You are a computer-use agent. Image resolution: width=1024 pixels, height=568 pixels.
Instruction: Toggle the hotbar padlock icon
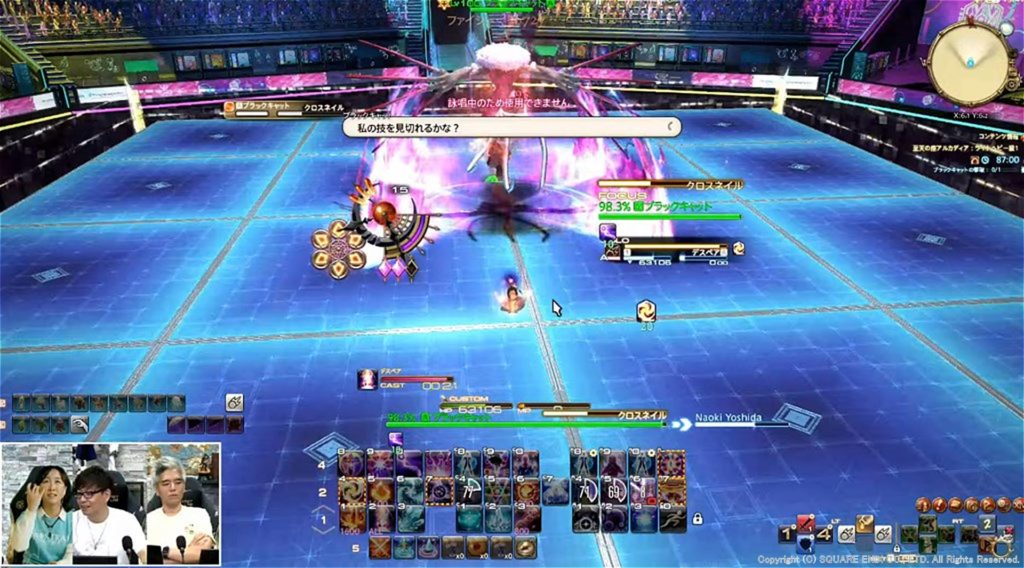697,518
